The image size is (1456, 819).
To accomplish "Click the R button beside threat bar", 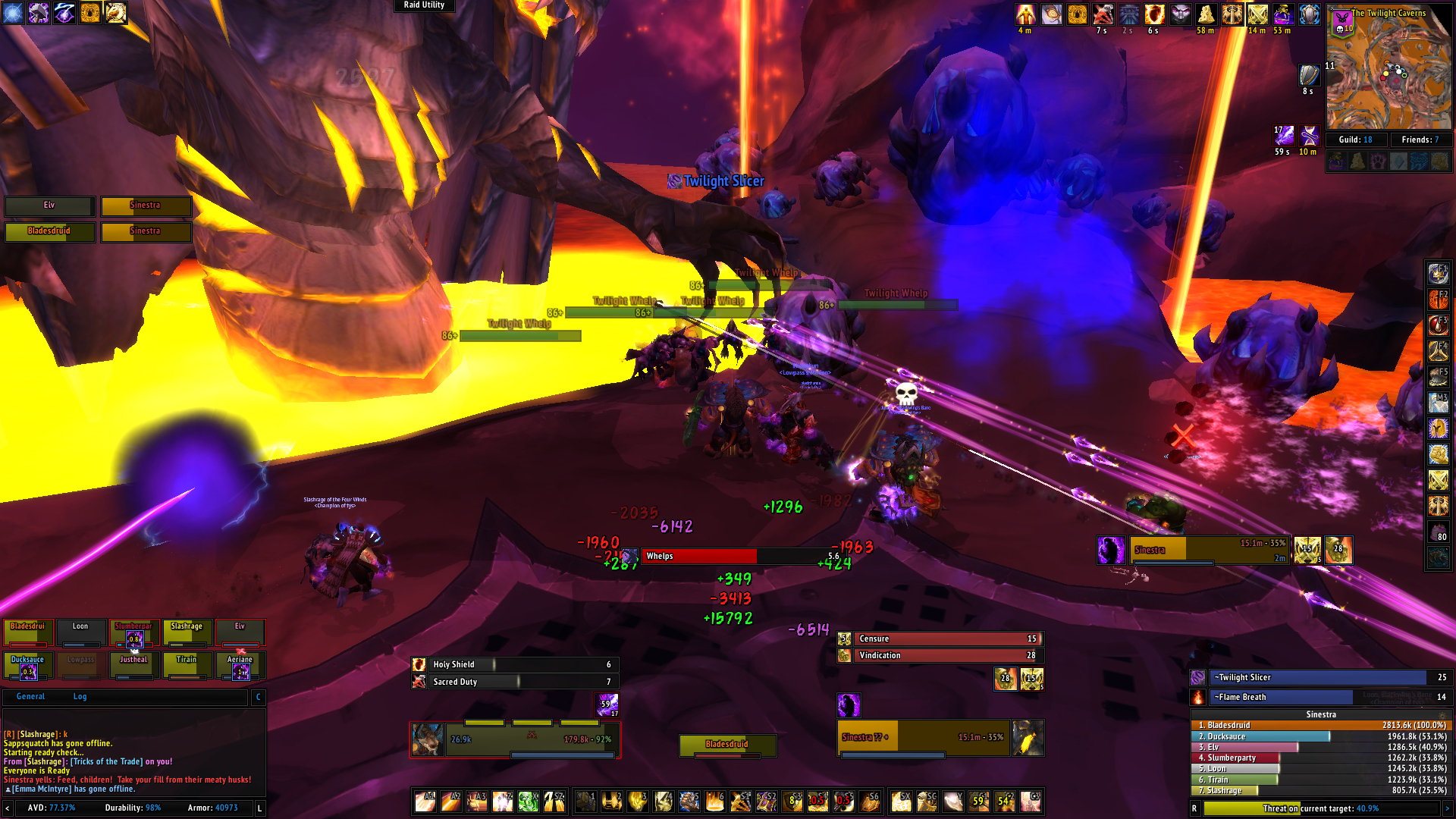I will [x=1194, y=808].
